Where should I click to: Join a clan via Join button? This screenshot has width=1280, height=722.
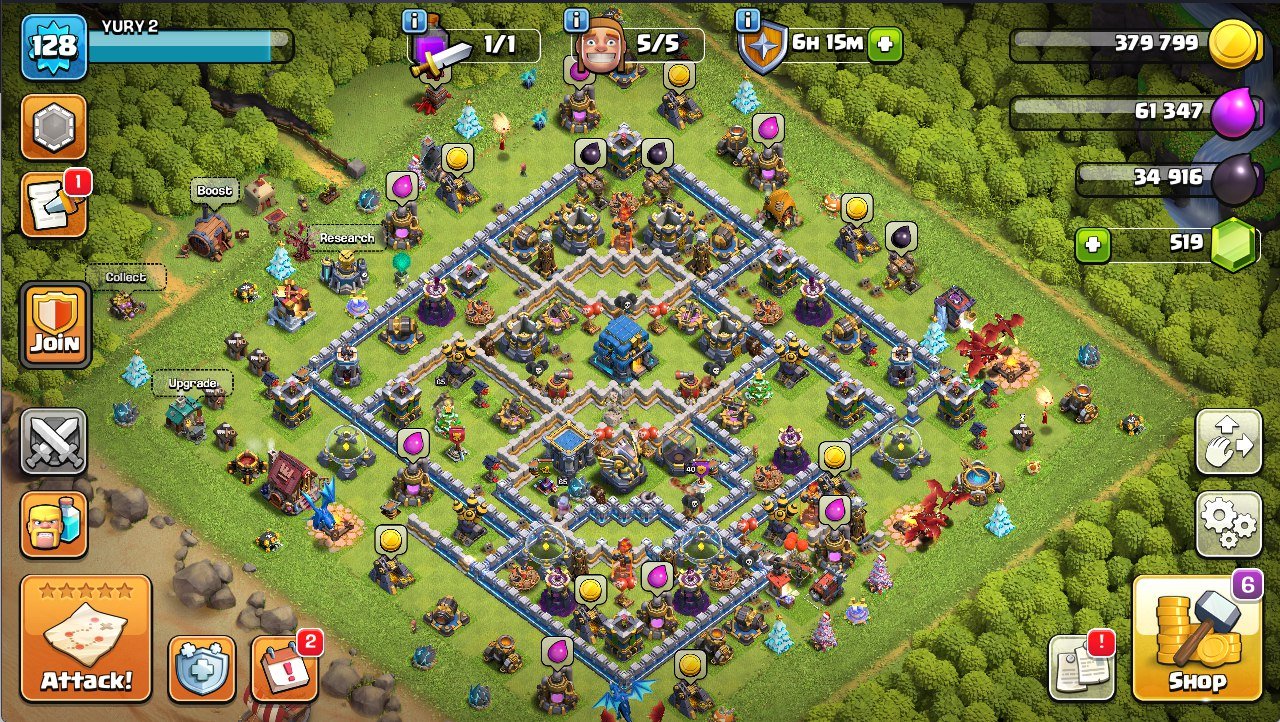click(x=54, y=324)
